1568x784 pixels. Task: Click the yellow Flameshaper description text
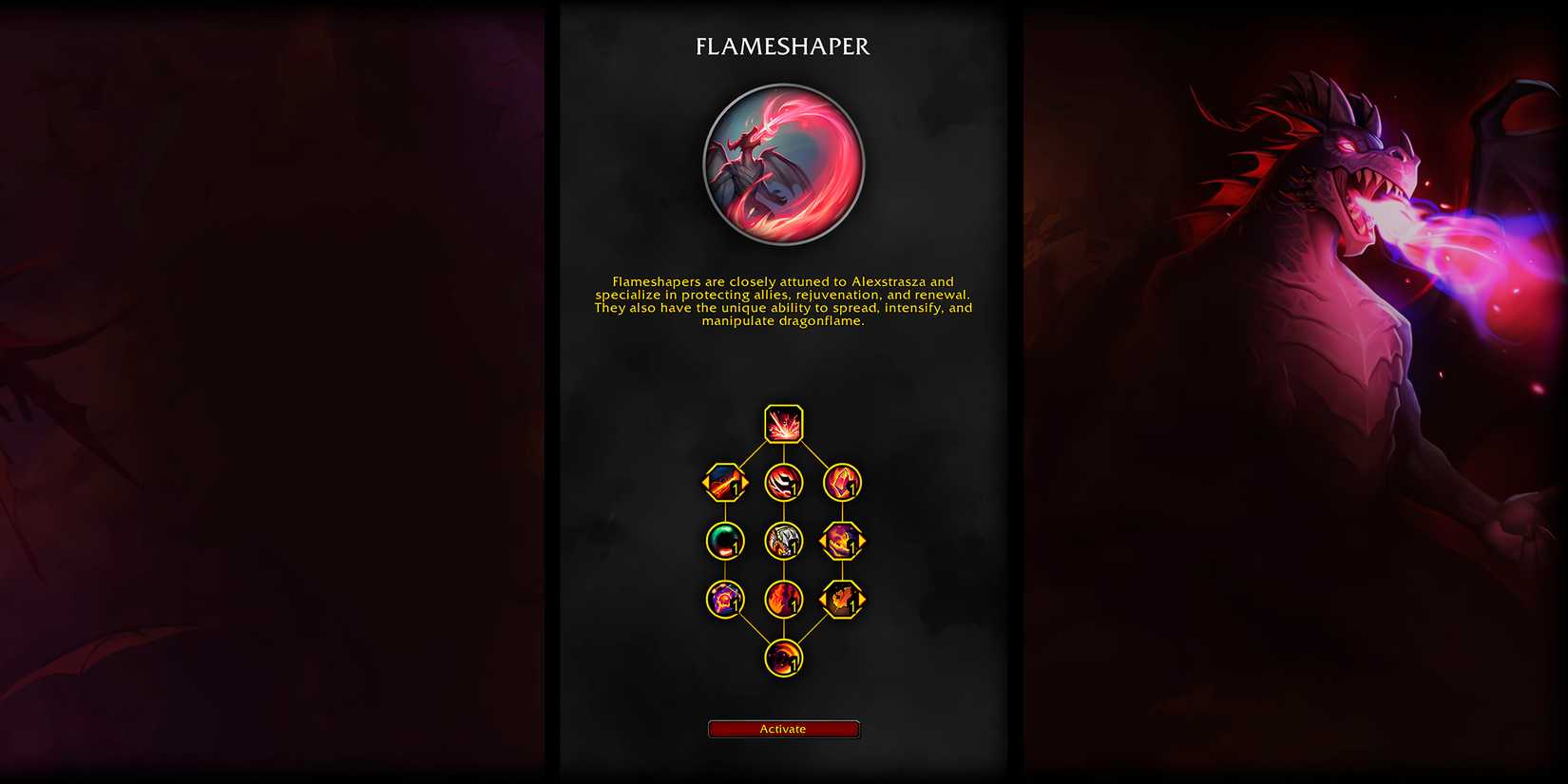(783, 301)
